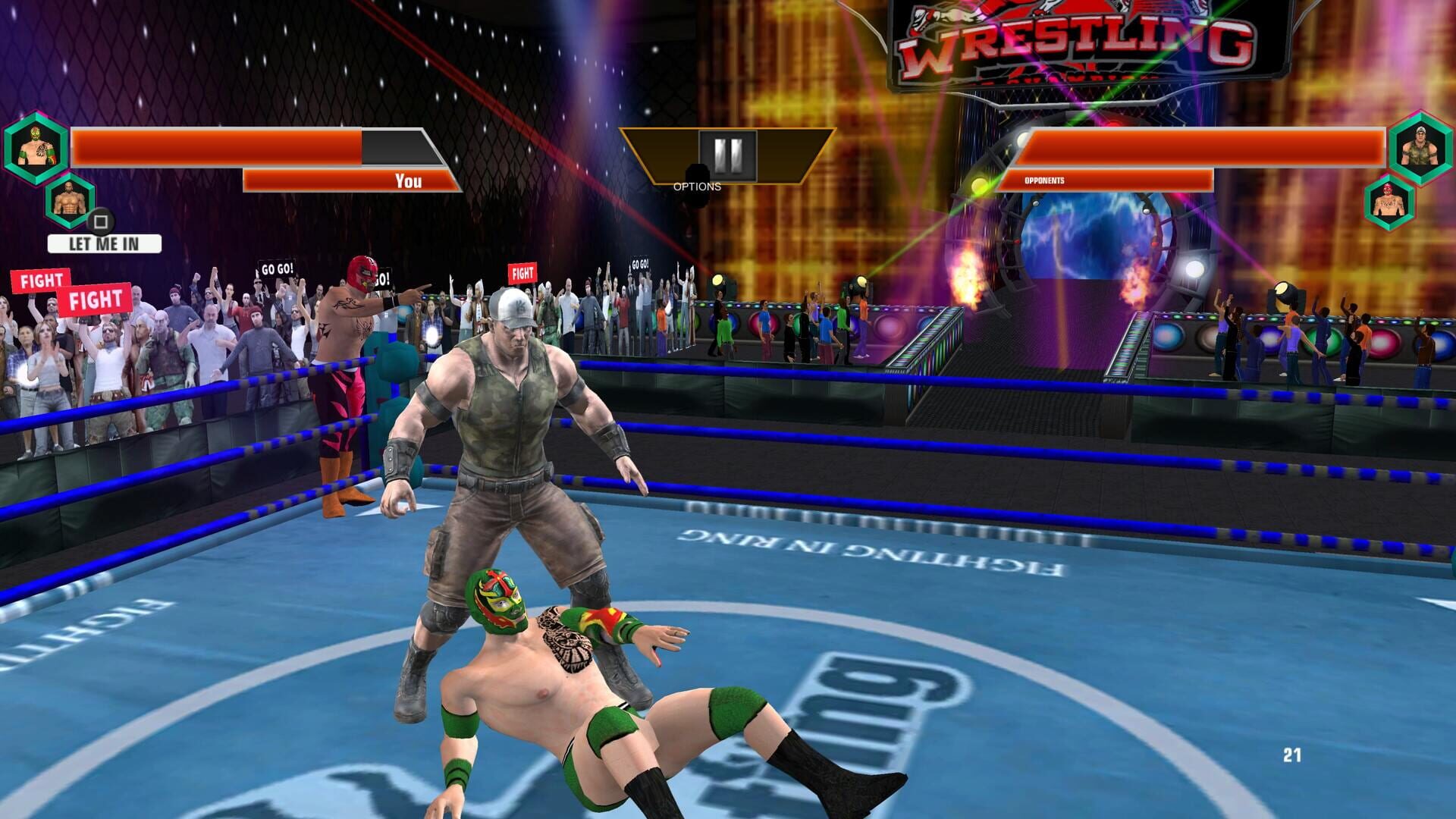Click the OPTIONS label

696,184
